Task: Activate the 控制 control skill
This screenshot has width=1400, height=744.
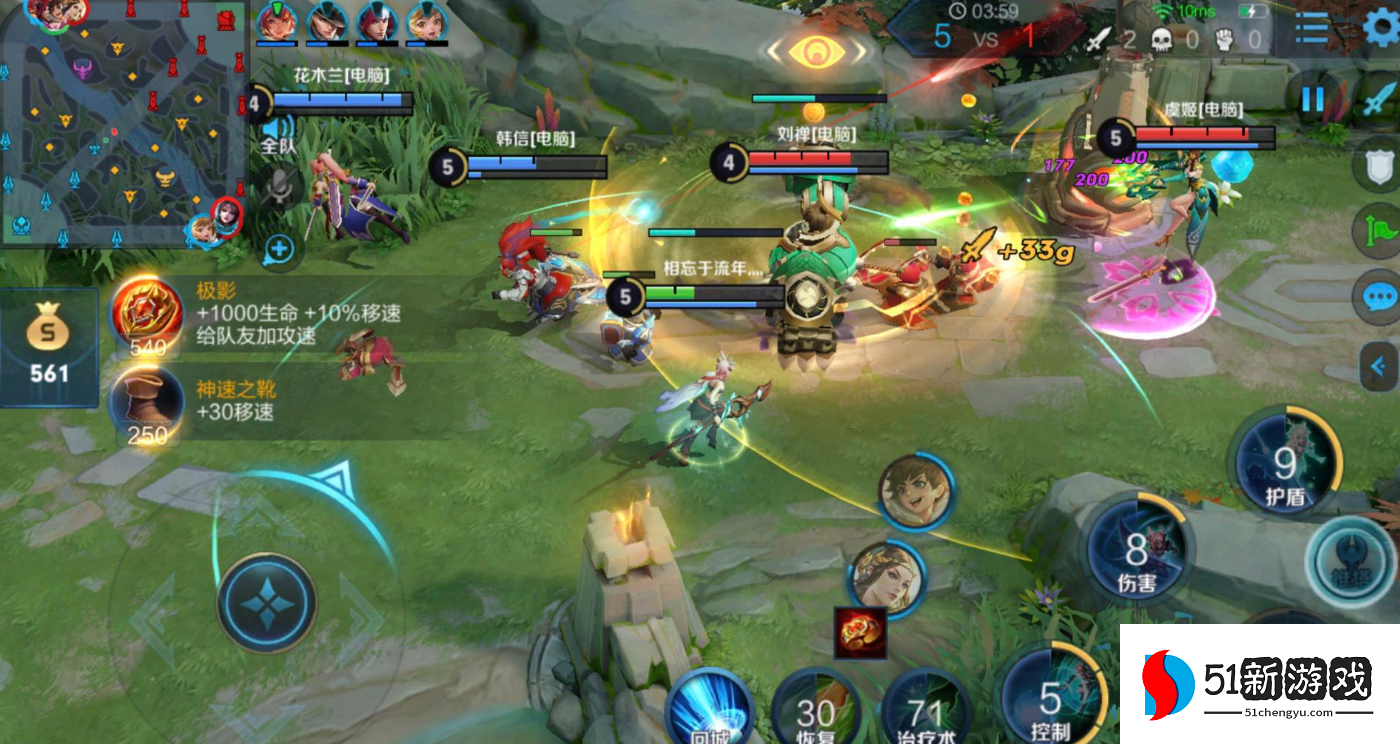Action: [x=1050, y=695]
